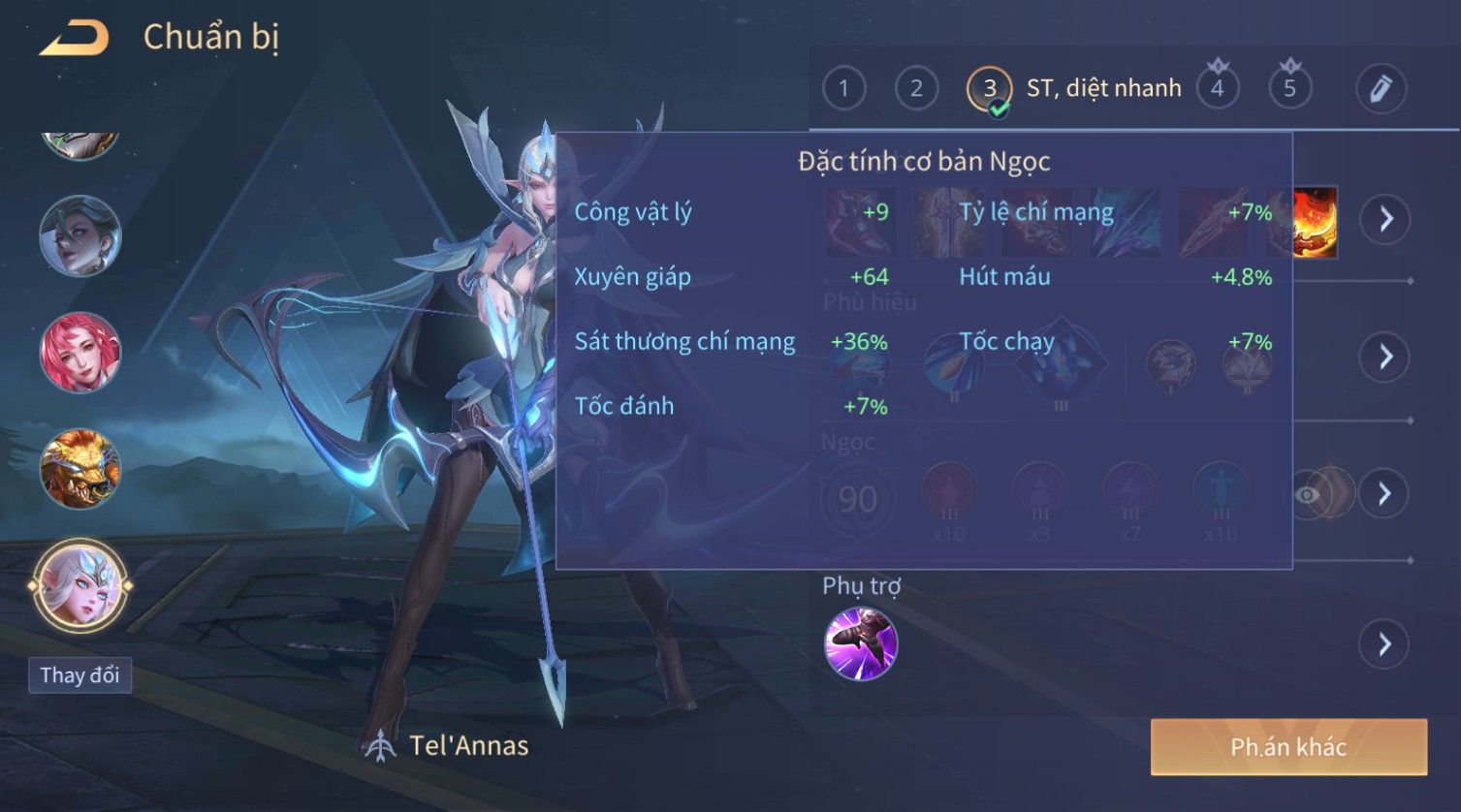Viewport: 1461px width, 812px height.
Task: Choose locked preset slot 4
Action: [1217, 89]
